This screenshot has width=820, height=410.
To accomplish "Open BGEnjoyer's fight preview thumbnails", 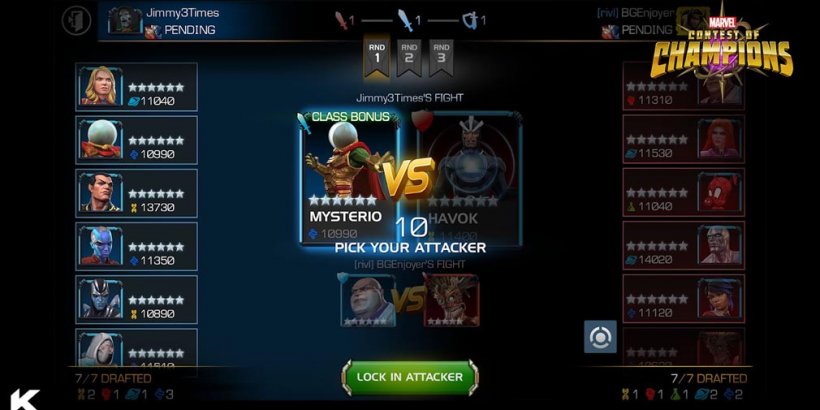I will click(409, 299).
